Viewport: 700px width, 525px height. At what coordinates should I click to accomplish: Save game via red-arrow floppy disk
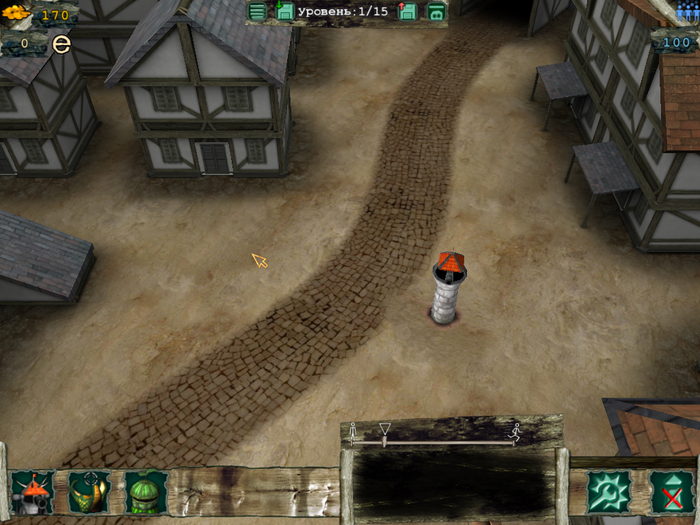click(408, 12)
